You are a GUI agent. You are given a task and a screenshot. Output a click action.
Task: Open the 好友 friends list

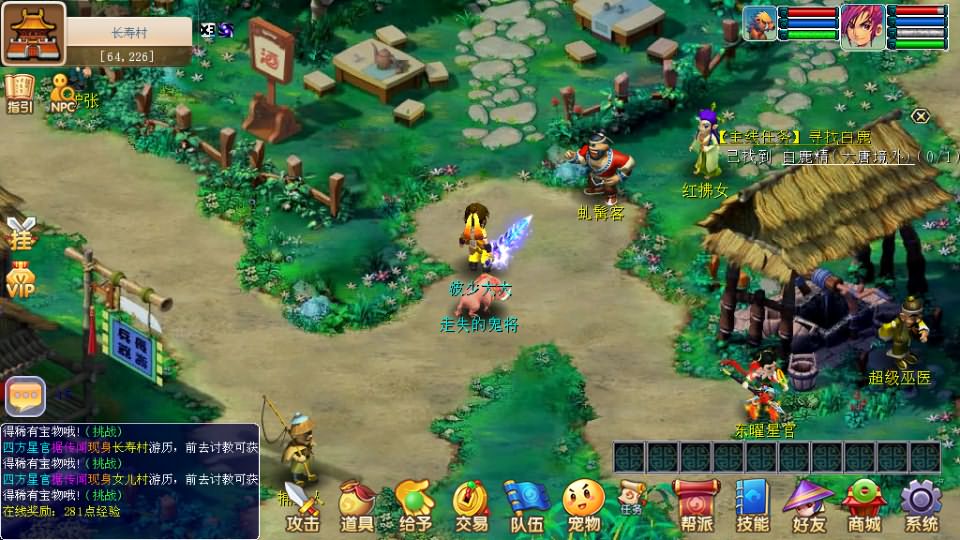[x=808, y=505]
